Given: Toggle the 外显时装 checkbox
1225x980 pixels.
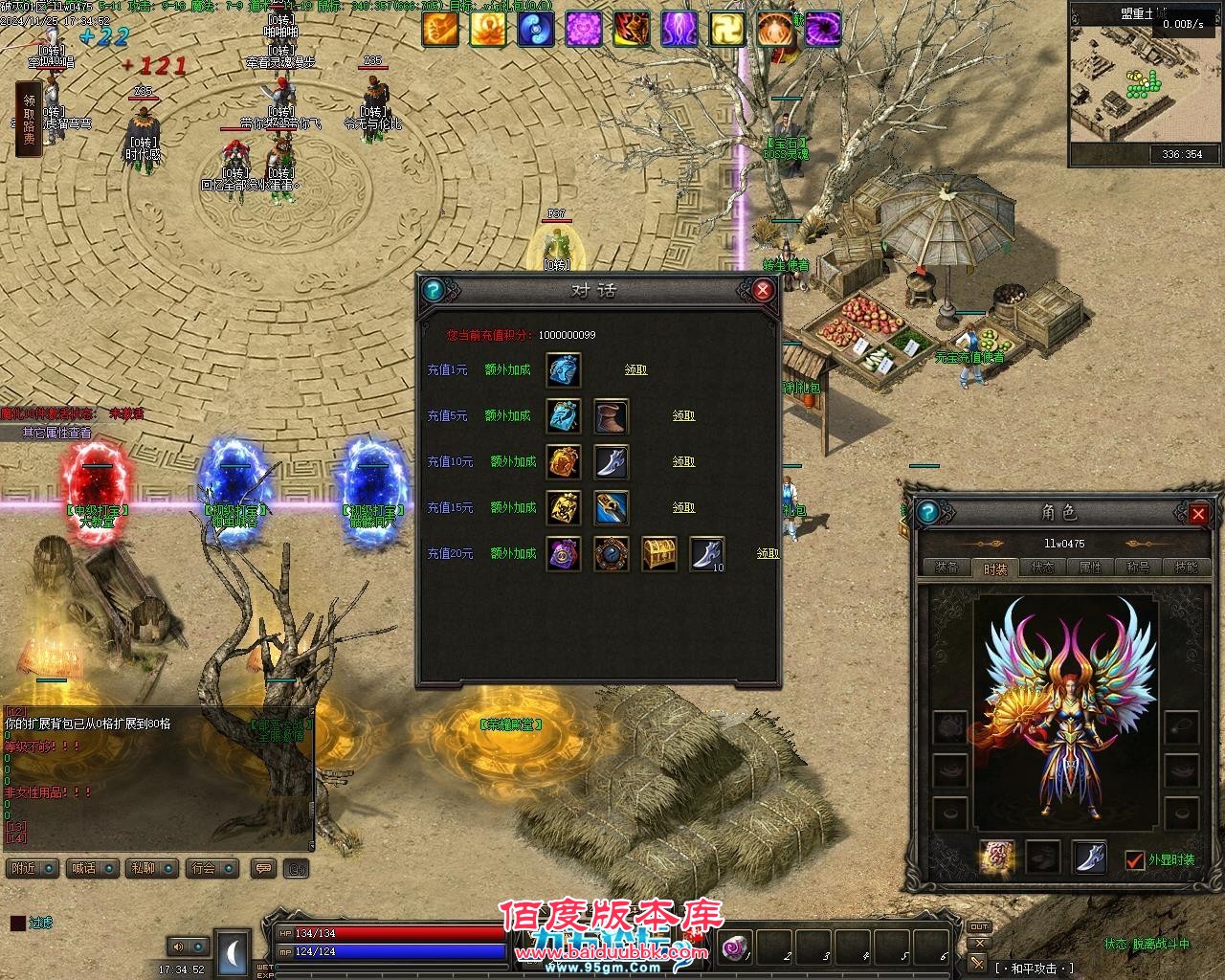Looking at the screenshot, I should 1135,859.
